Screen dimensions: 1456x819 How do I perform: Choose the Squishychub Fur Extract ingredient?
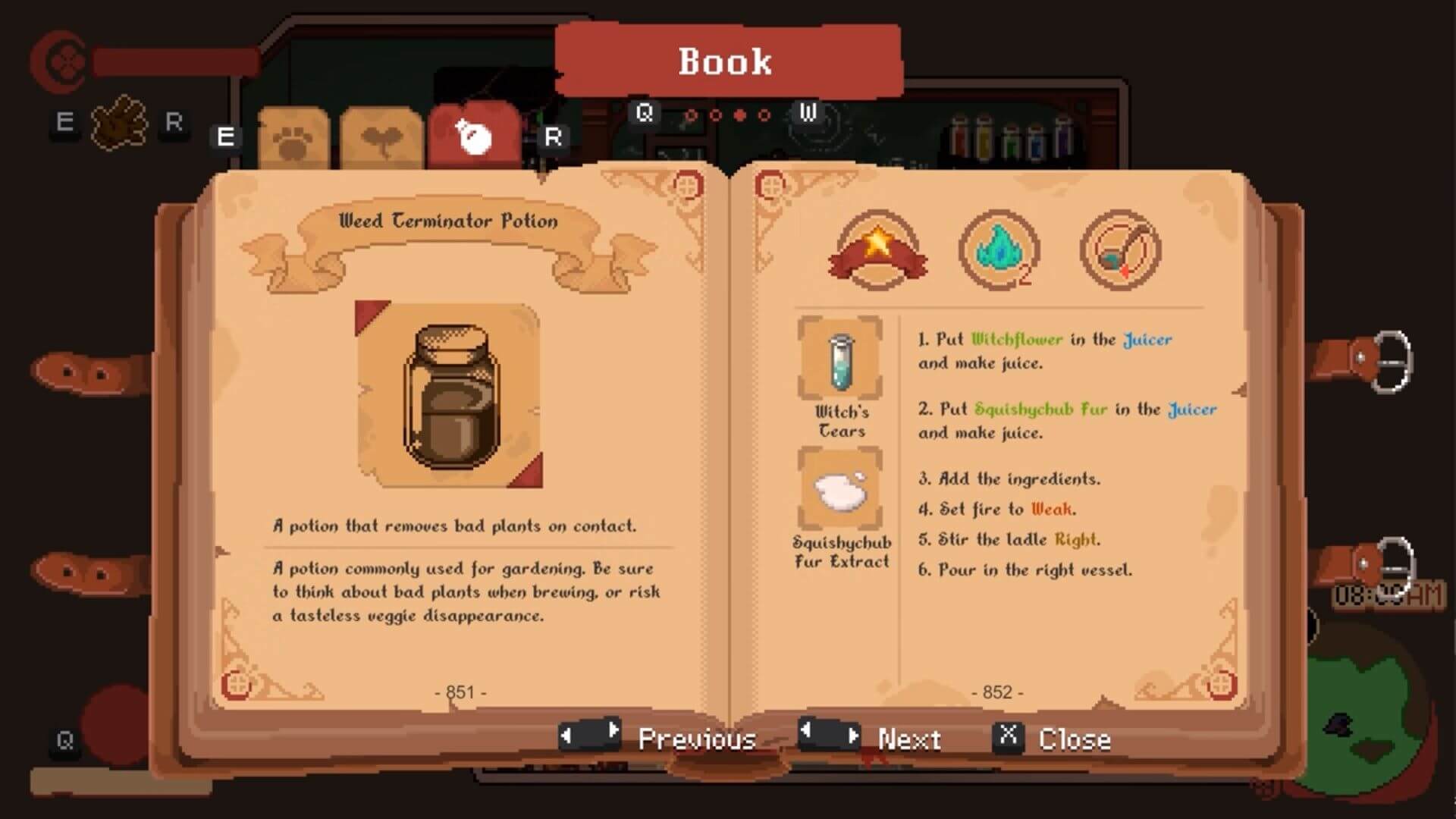click(x=840, y=489)
